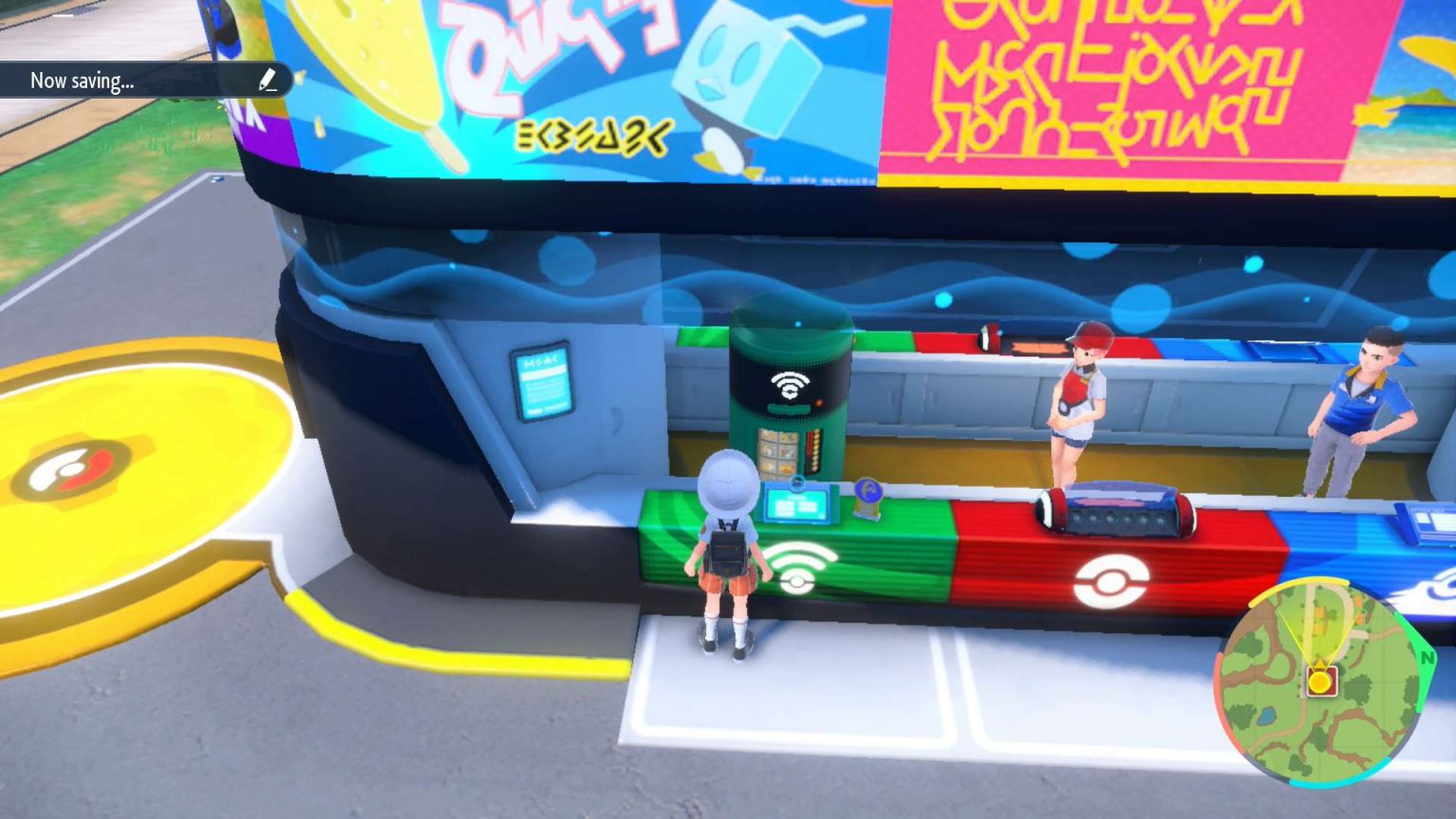
Task: Click the small Poké Ball under the counter Wi-Fi logo
Action: pos(796,581)
